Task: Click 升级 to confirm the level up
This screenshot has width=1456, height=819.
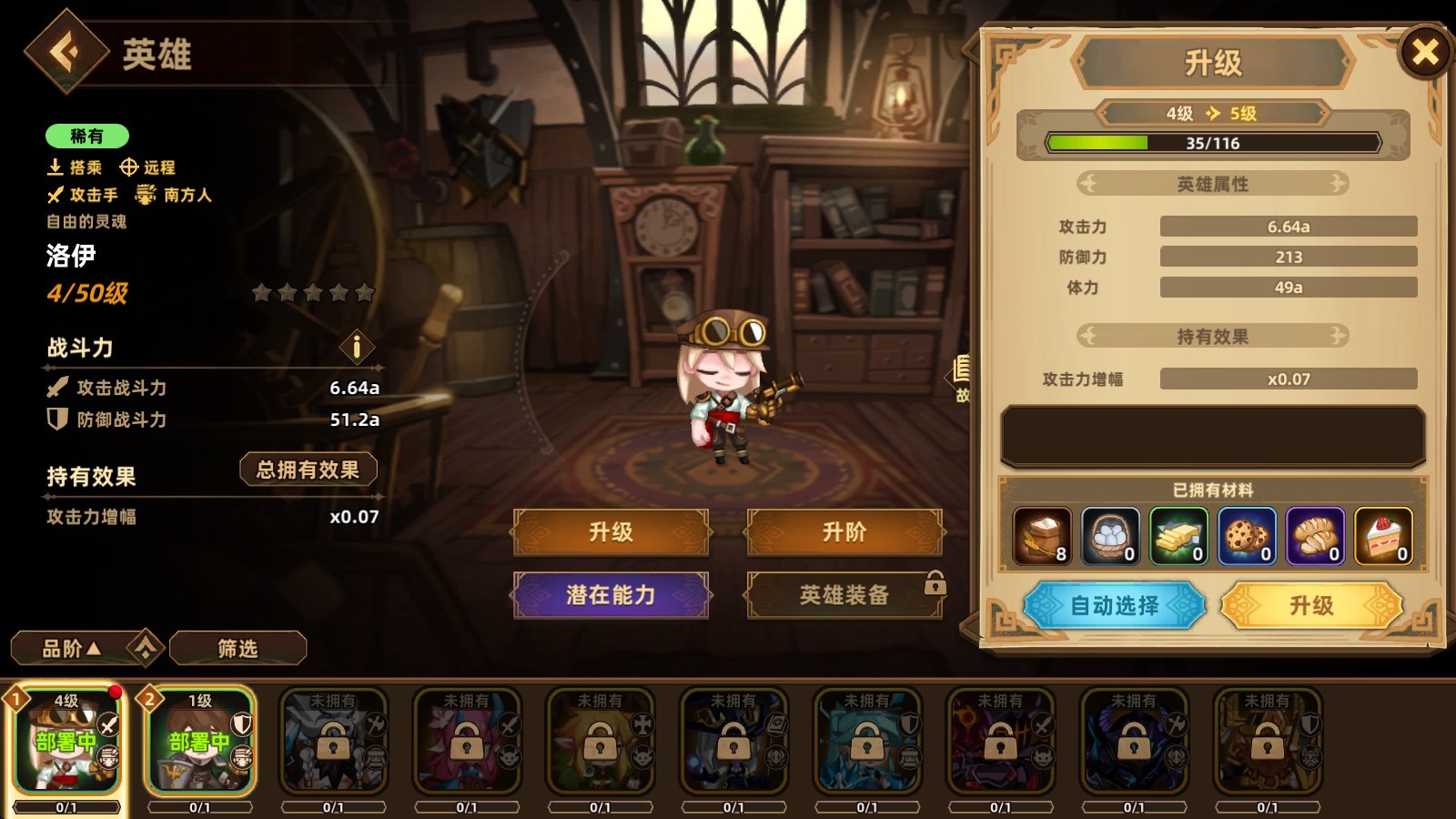Action: (x=1310, y=606)
